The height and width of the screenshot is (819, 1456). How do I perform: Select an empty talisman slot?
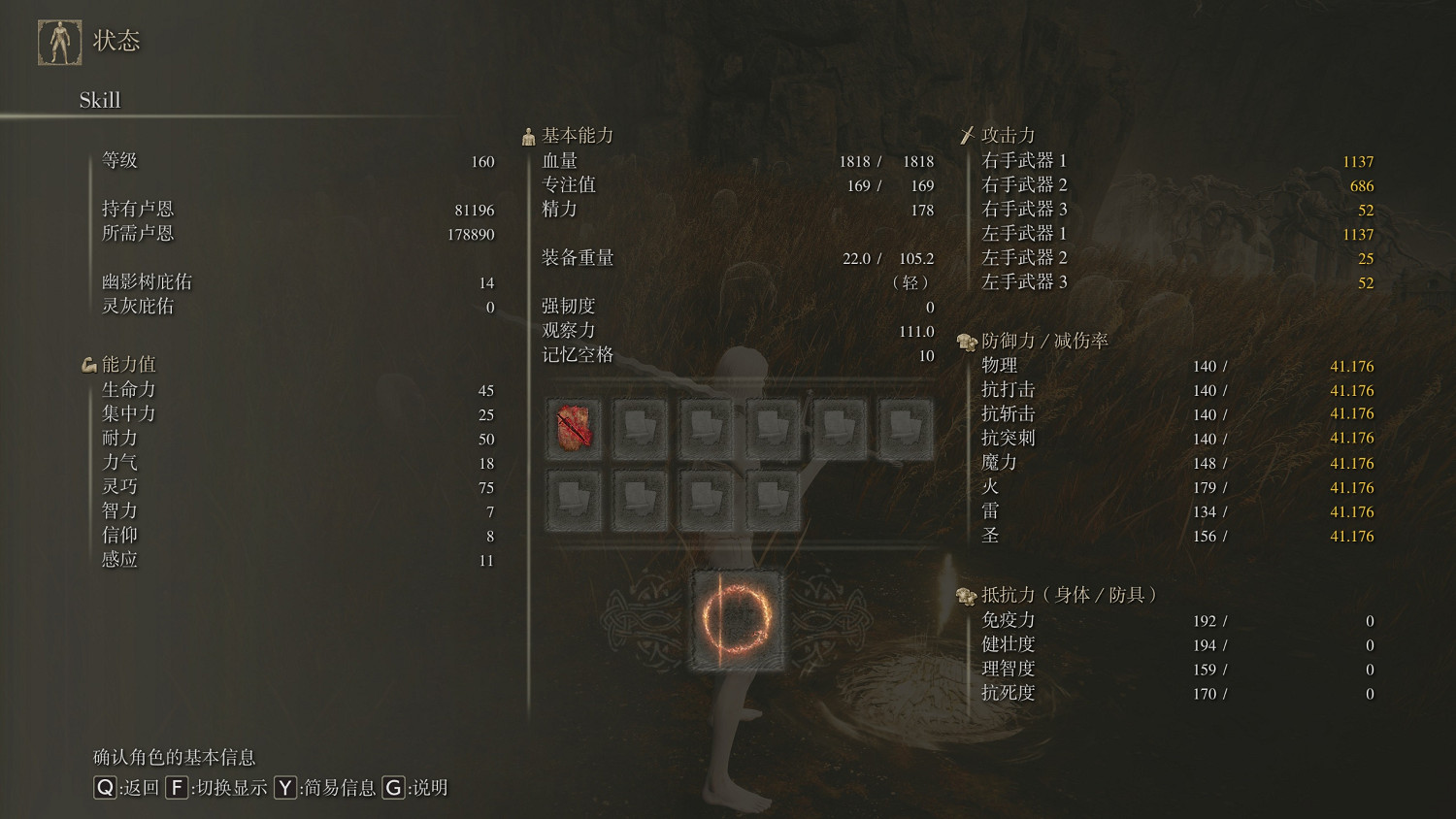click(x=642, y=428)
